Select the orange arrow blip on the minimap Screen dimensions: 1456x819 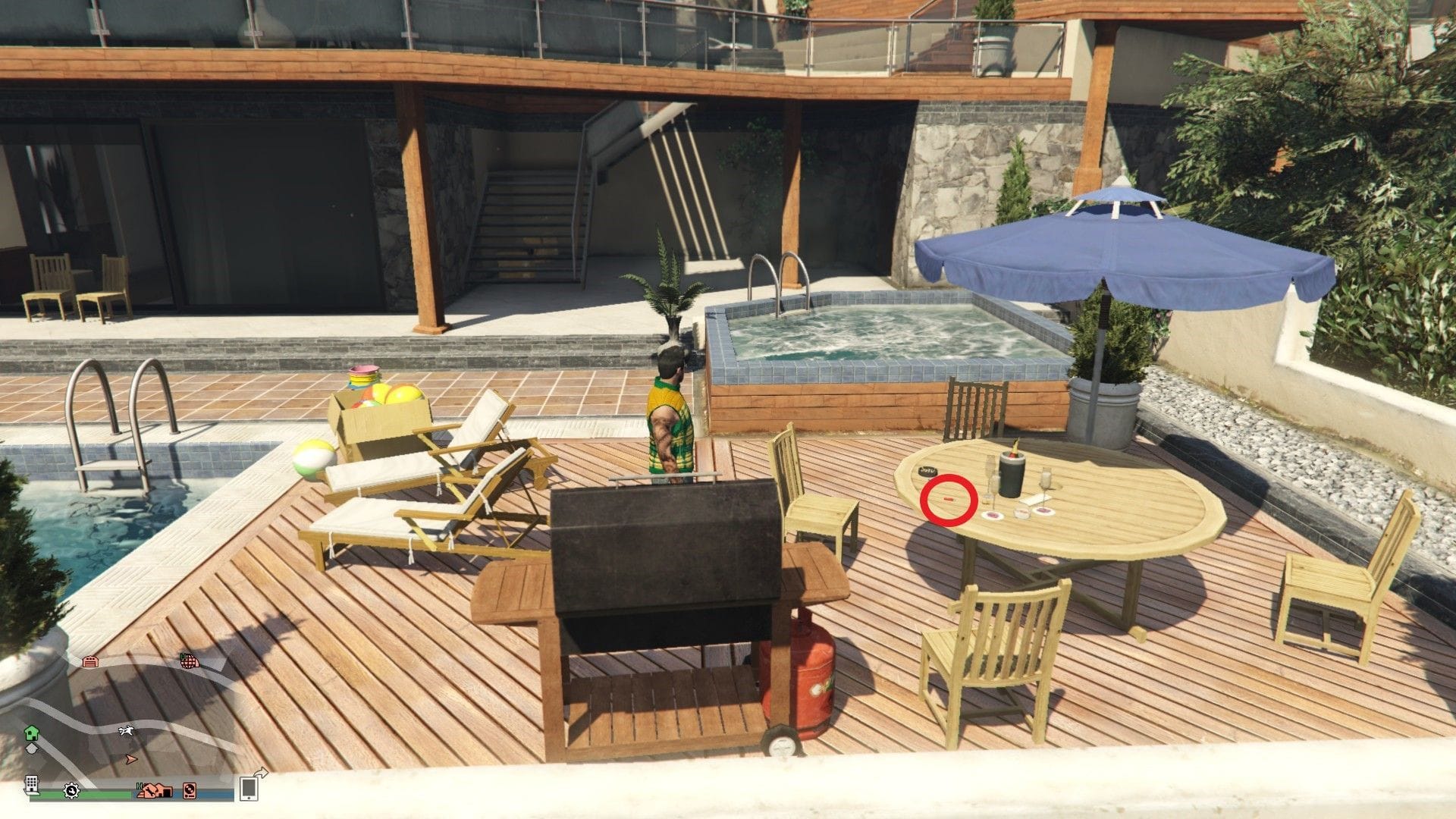coord(130,760)
